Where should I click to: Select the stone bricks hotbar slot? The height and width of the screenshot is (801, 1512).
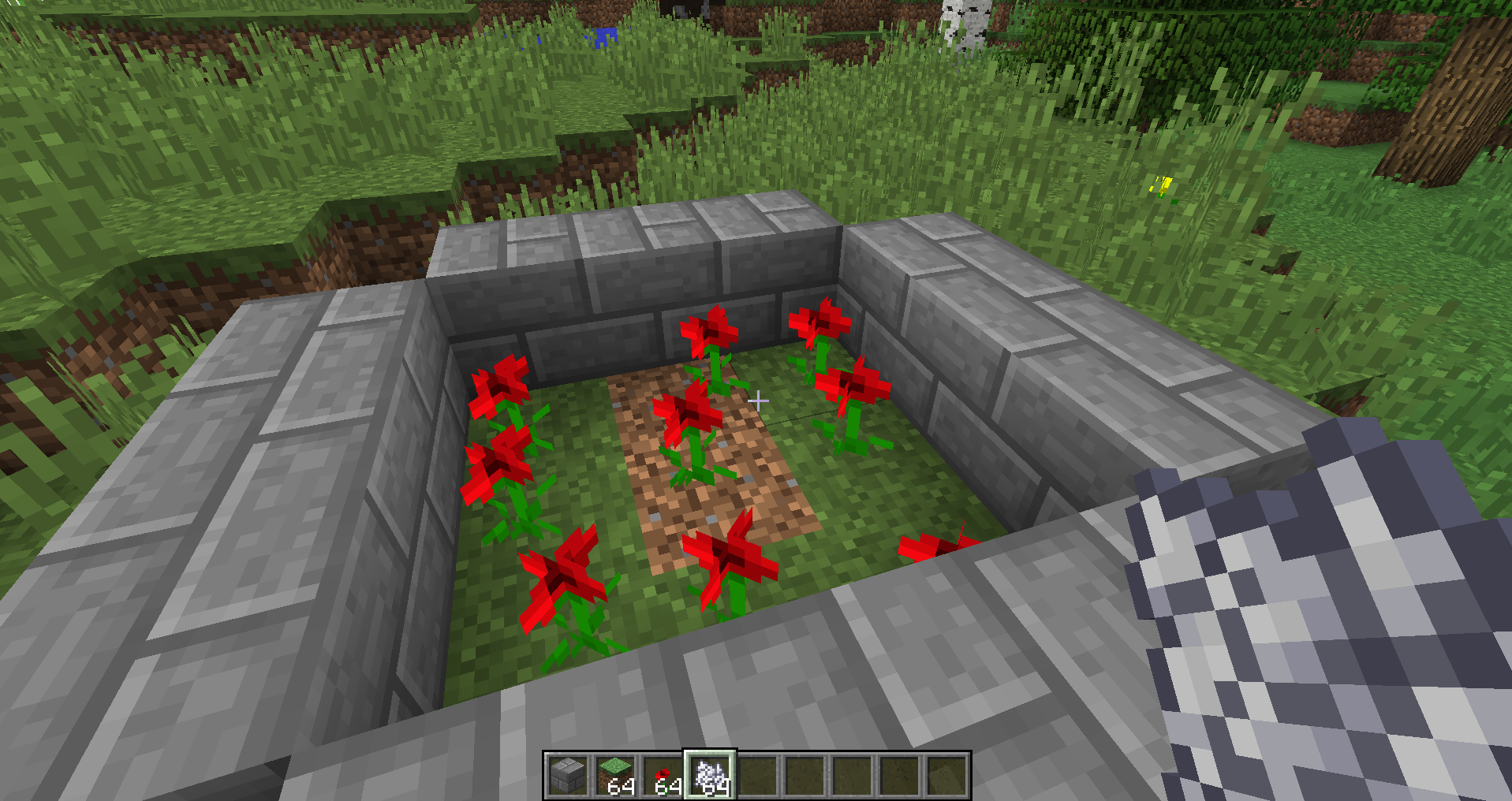(x=568, y=775)
